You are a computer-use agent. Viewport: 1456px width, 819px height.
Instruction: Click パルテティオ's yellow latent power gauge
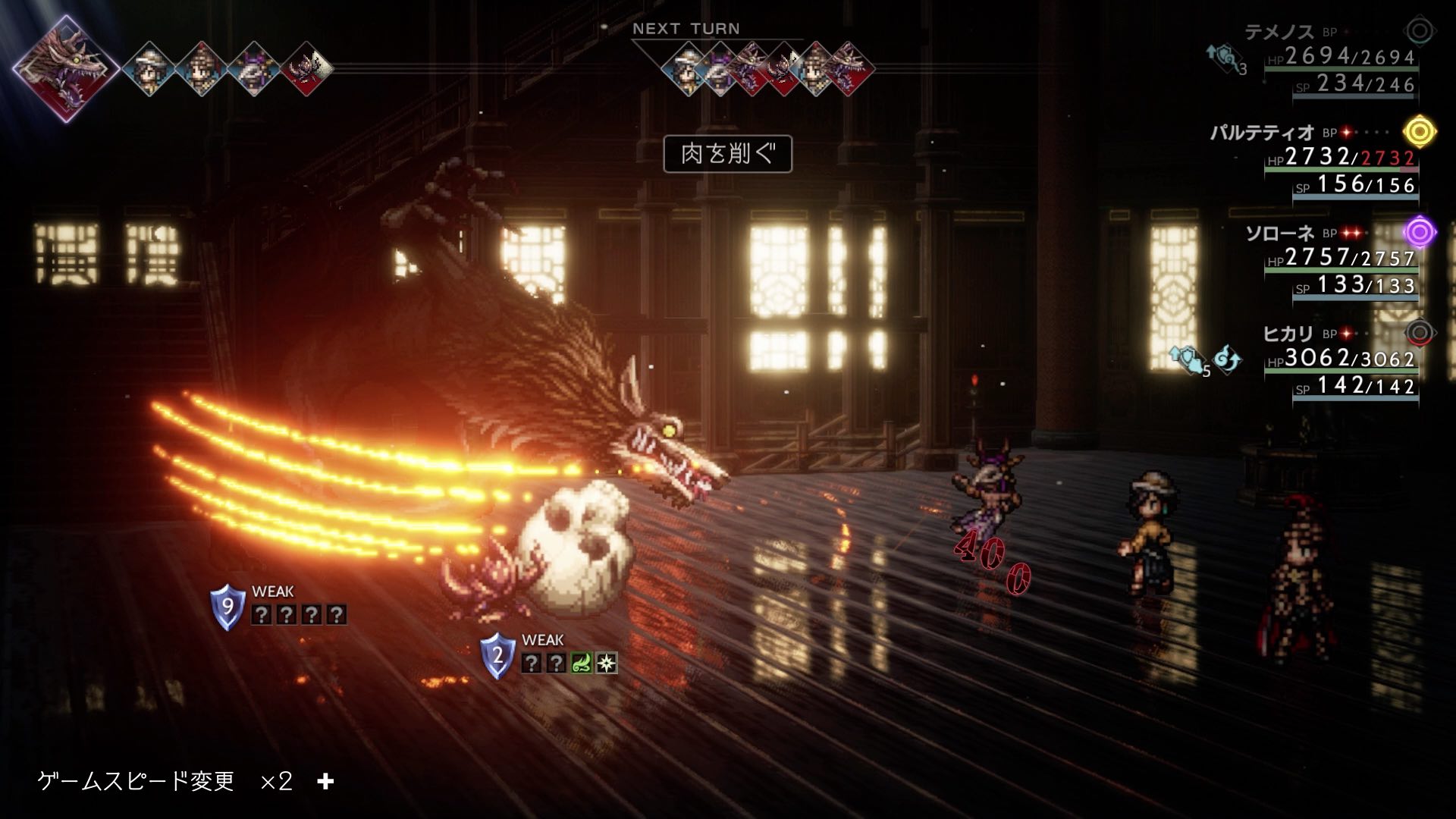(1420, 132)
